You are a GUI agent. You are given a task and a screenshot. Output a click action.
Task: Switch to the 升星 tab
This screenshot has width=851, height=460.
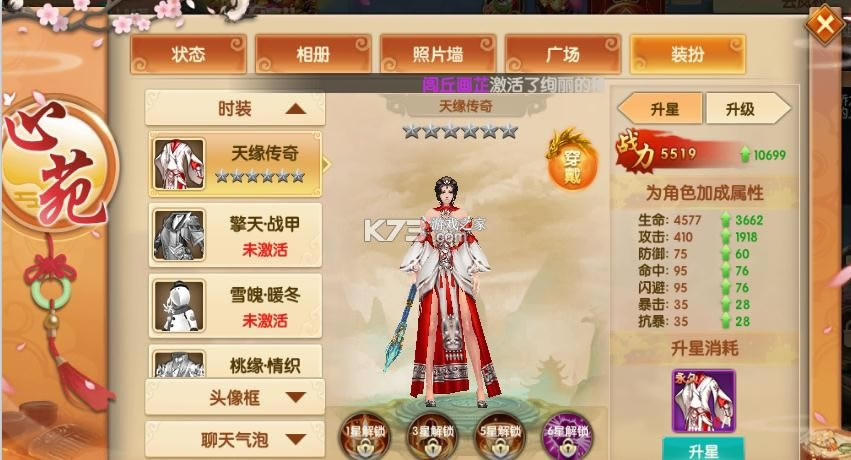point(663,109)
